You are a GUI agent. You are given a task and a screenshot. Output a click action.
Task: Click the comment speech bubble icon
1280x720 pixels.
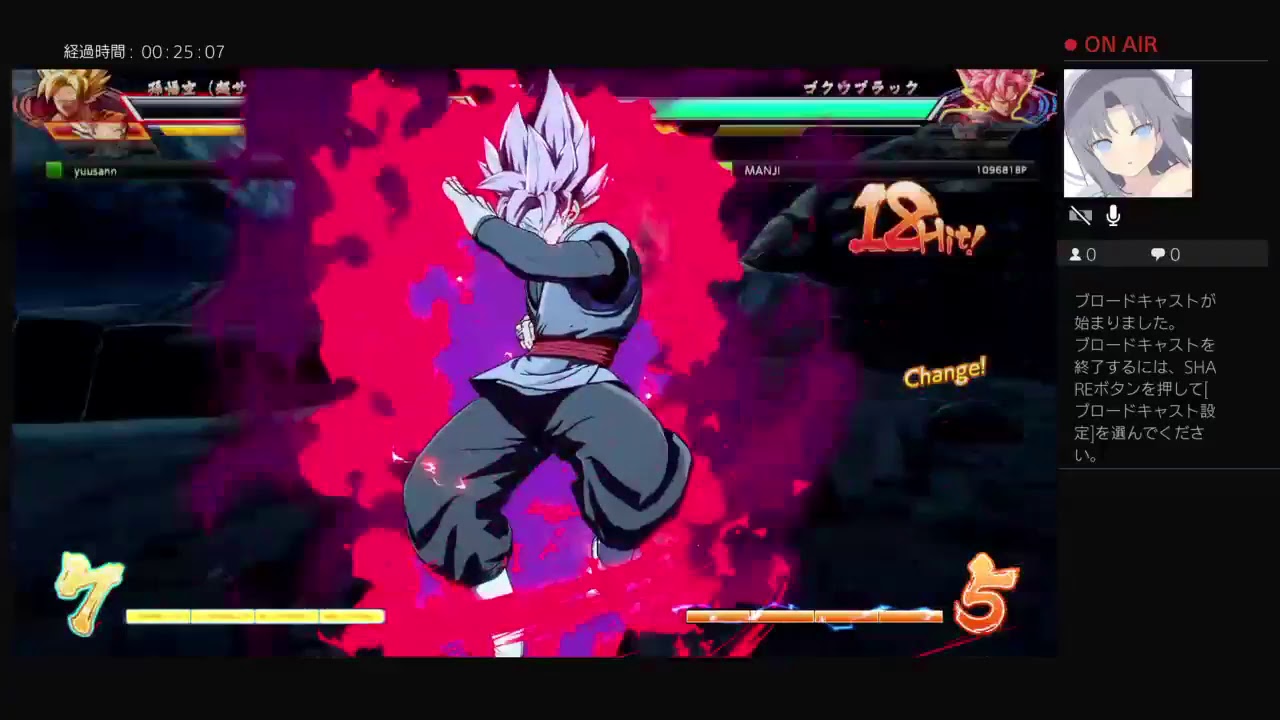1156,254
